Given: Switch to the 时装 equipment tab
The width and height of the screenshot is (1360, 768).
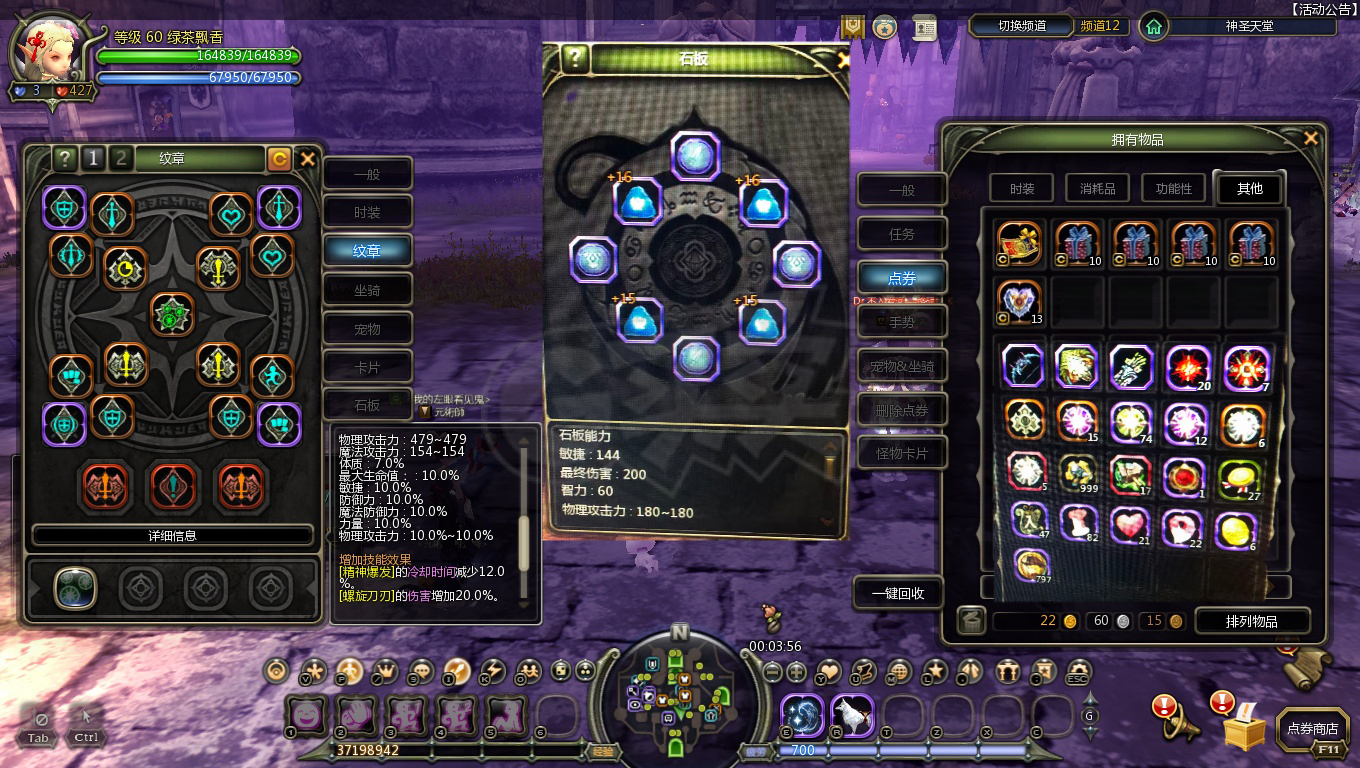Looking at the screenshot, I should [x=367, y=212].
